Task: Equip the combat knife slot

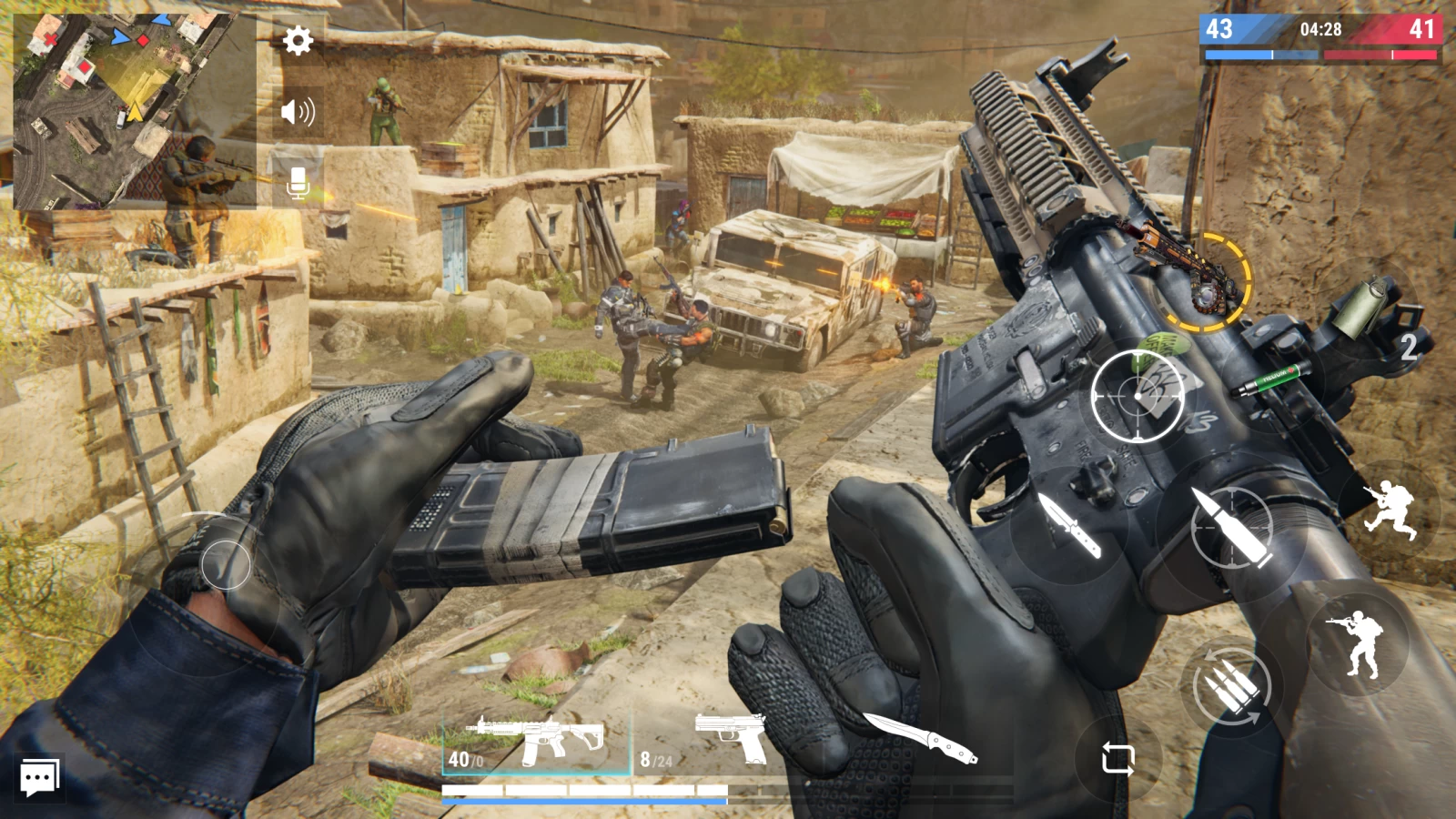Action: click(x=919, y=737)
